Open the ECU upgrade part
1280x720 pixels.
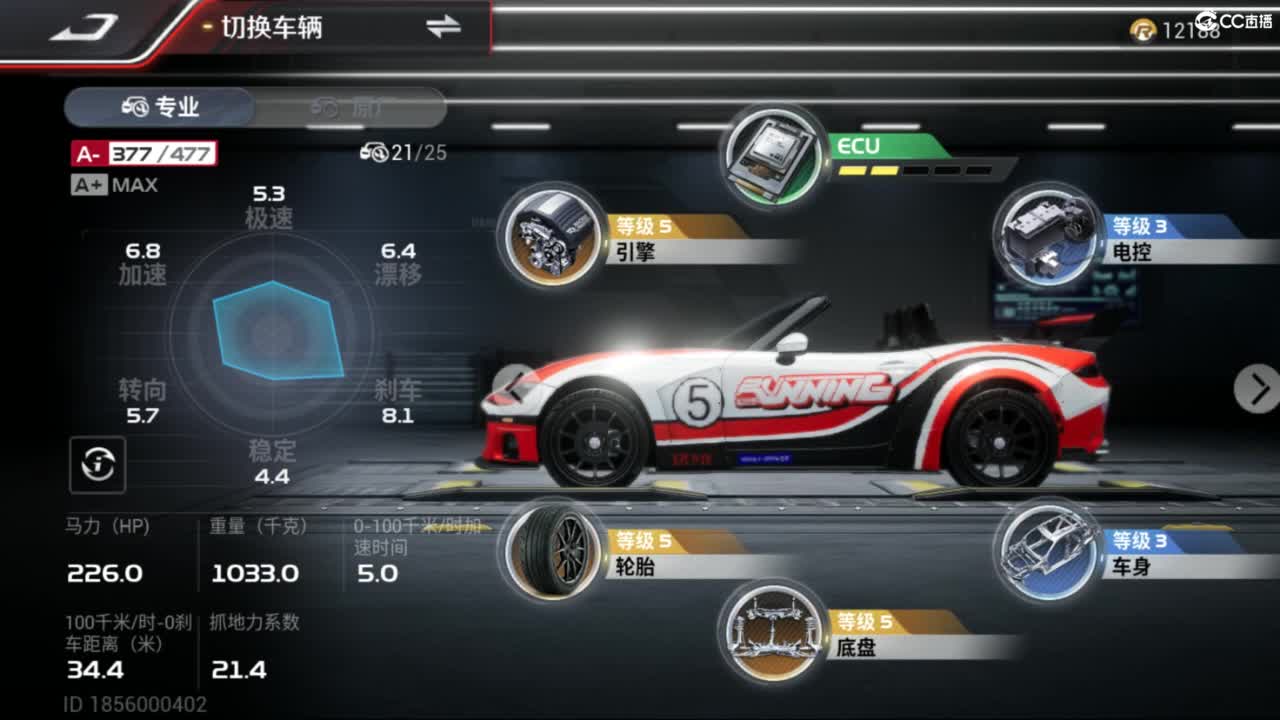pyautogui.click(x=770, y=155)
